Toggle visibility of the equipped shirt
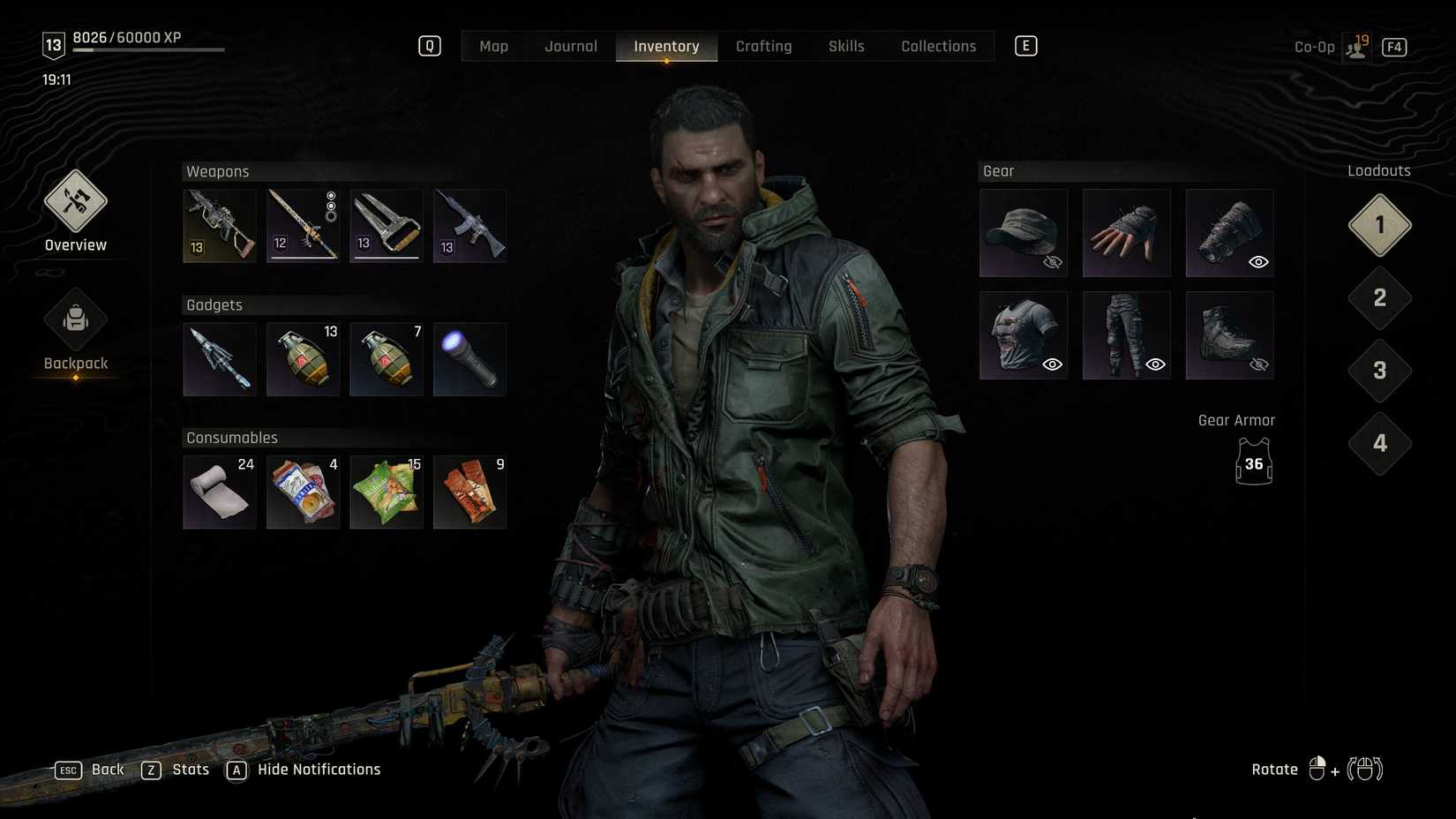1456x819 pixels. pyautogui.click(x=1052, y=364)
